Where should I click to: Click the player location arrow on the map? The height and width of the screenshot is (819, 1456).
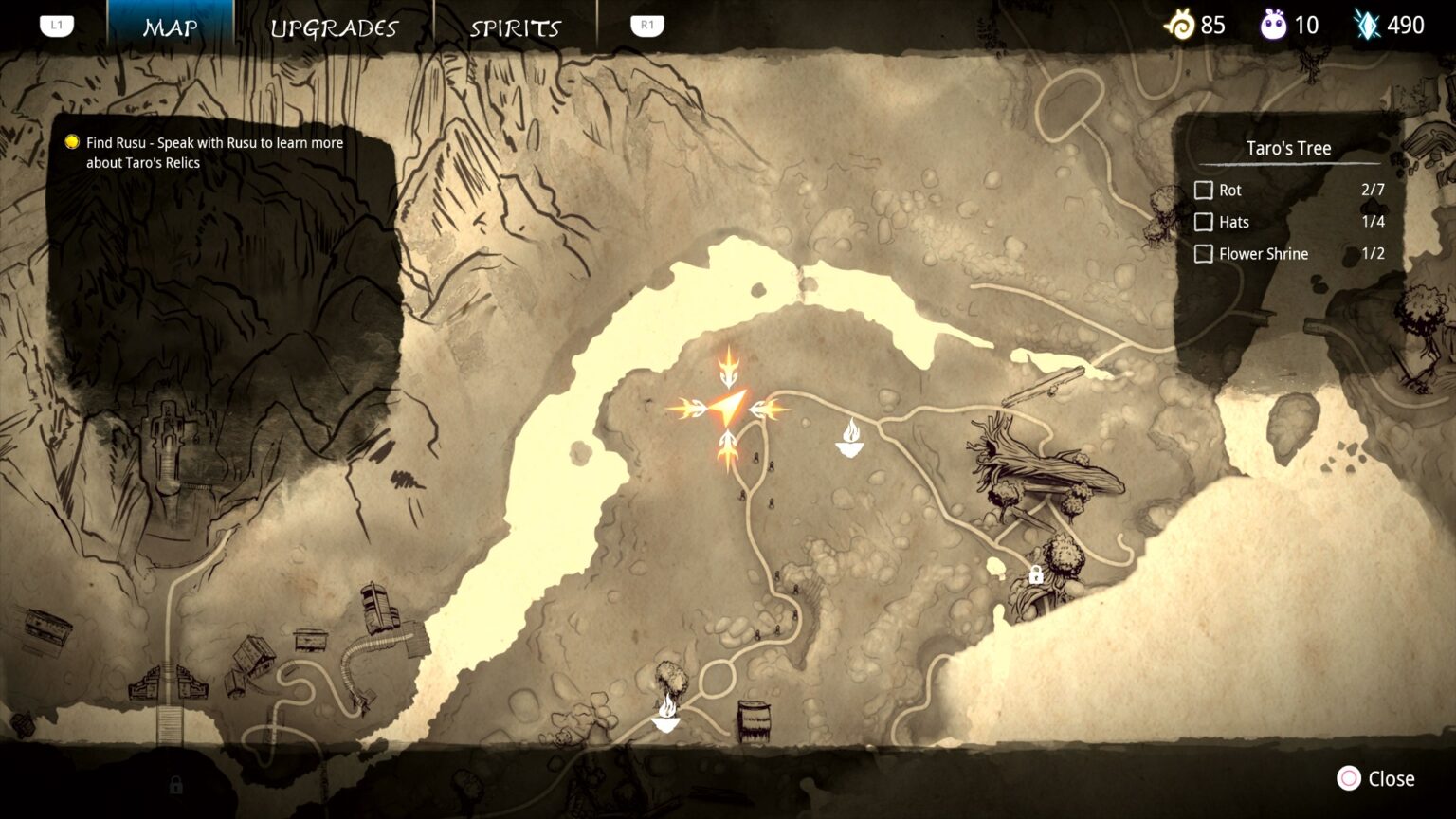click(727, 409)
